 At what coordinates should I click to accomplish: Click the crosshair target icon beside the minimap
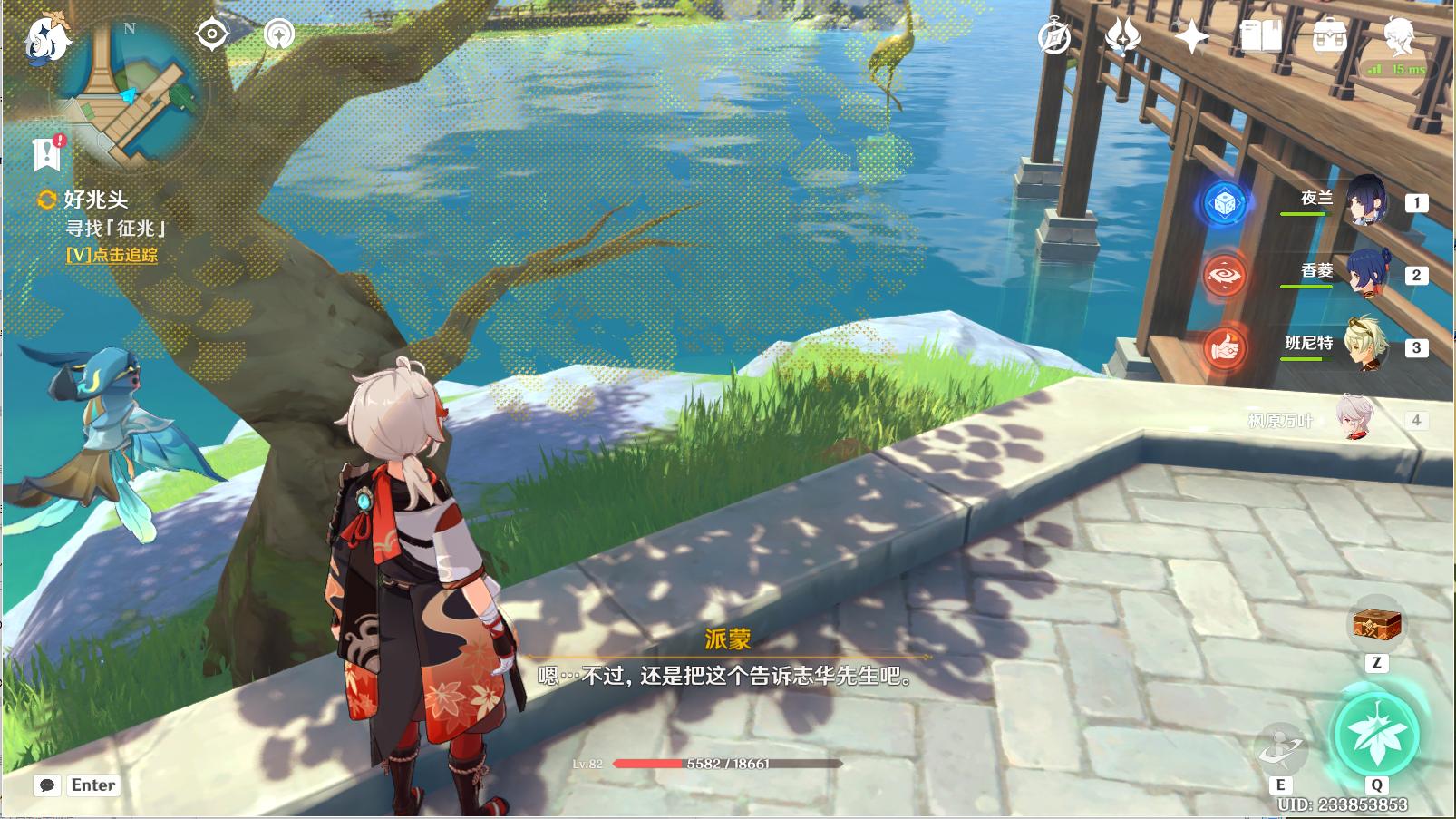pyautogui.click(x=211, y=34)
